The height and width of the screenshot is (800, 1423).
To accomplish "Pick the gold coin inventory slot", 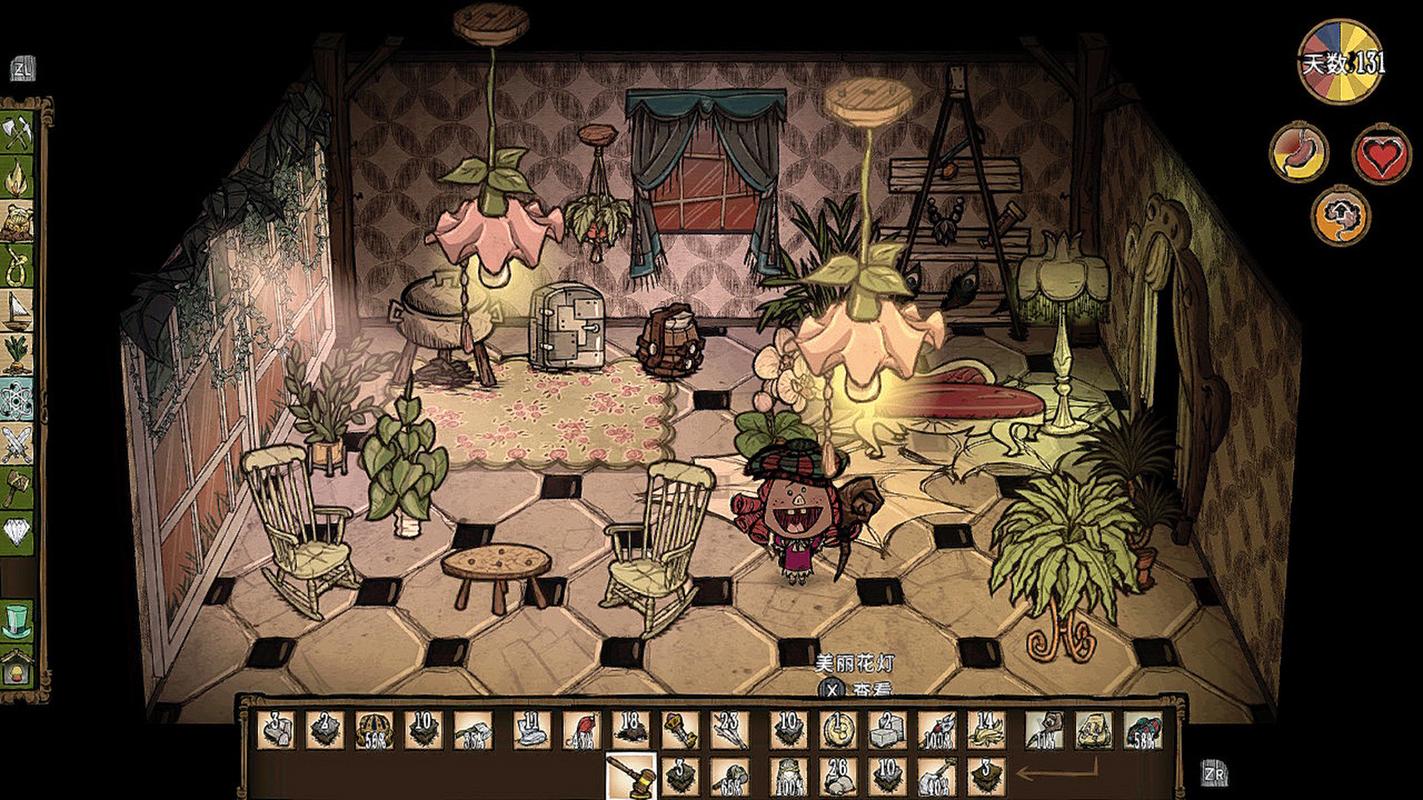I will 838,730.
